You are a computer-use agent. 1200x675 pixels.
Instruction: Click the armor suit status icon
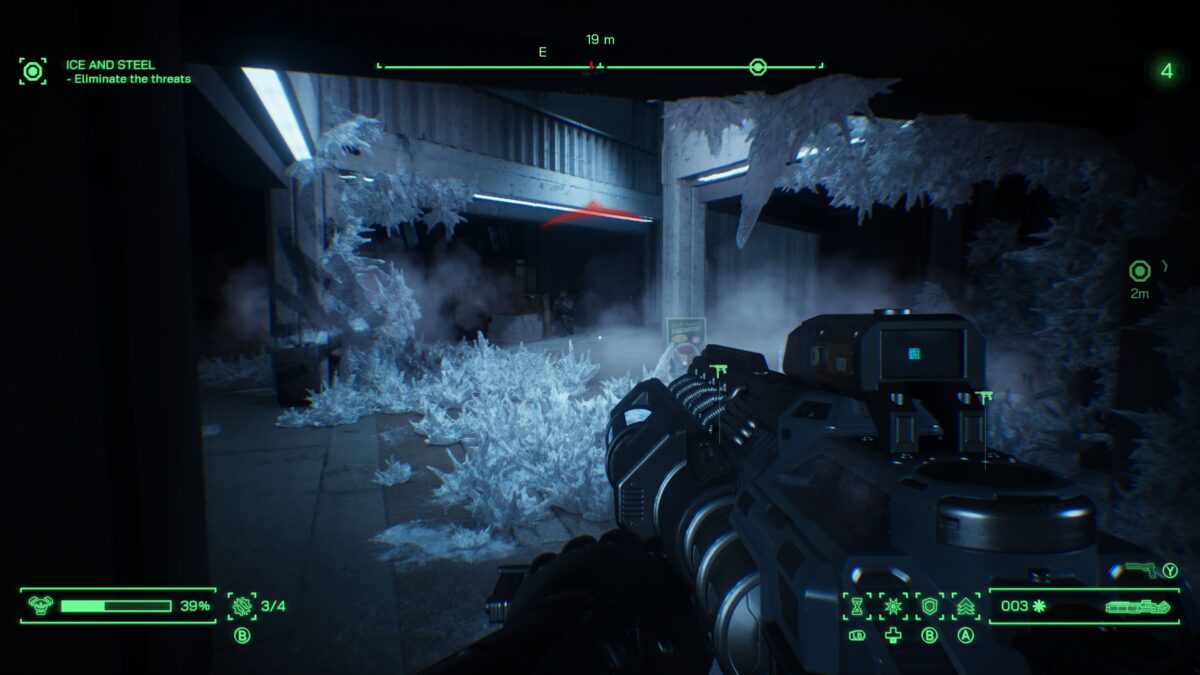tap(41, 605)
